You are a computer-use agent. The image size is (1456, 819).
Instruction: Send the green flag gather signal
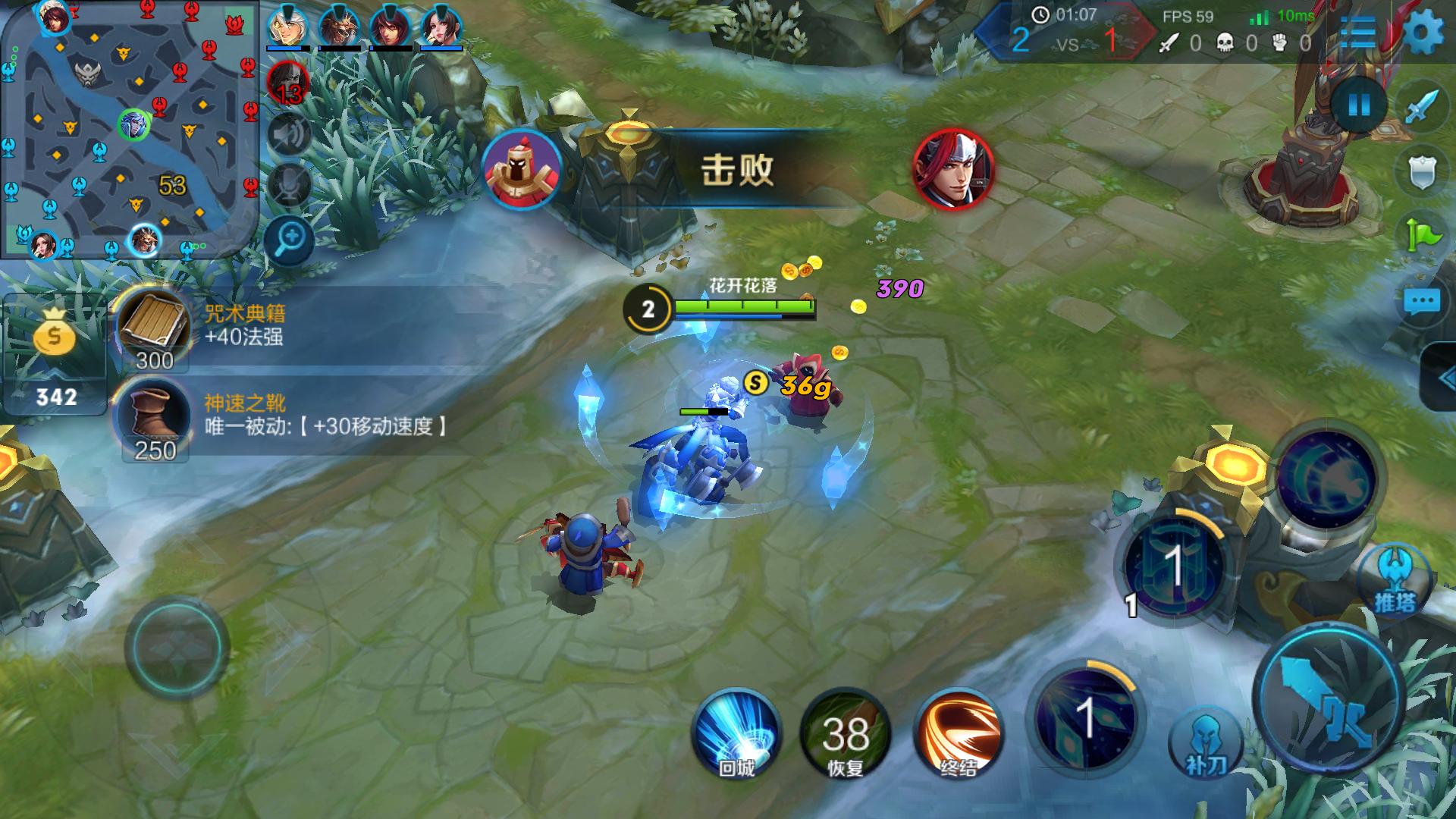[x=1421, y=237]
